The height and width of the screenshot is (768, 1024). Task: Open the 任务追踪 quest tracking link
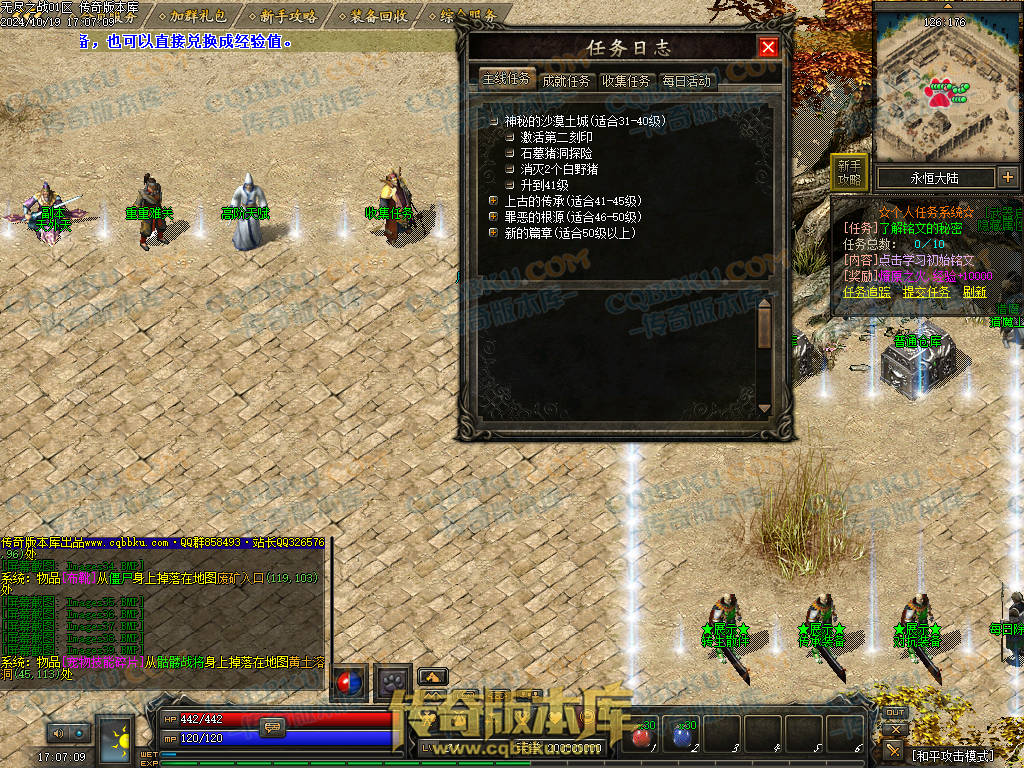tap(867, 292)
